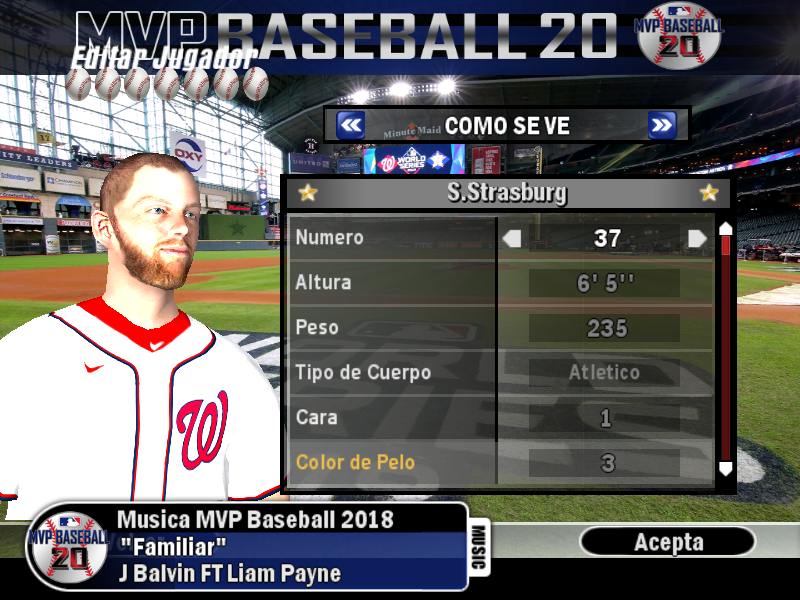800x600 pixels.
Task: Open the Tipo de Cuerpo option
Action: (391, 373)
